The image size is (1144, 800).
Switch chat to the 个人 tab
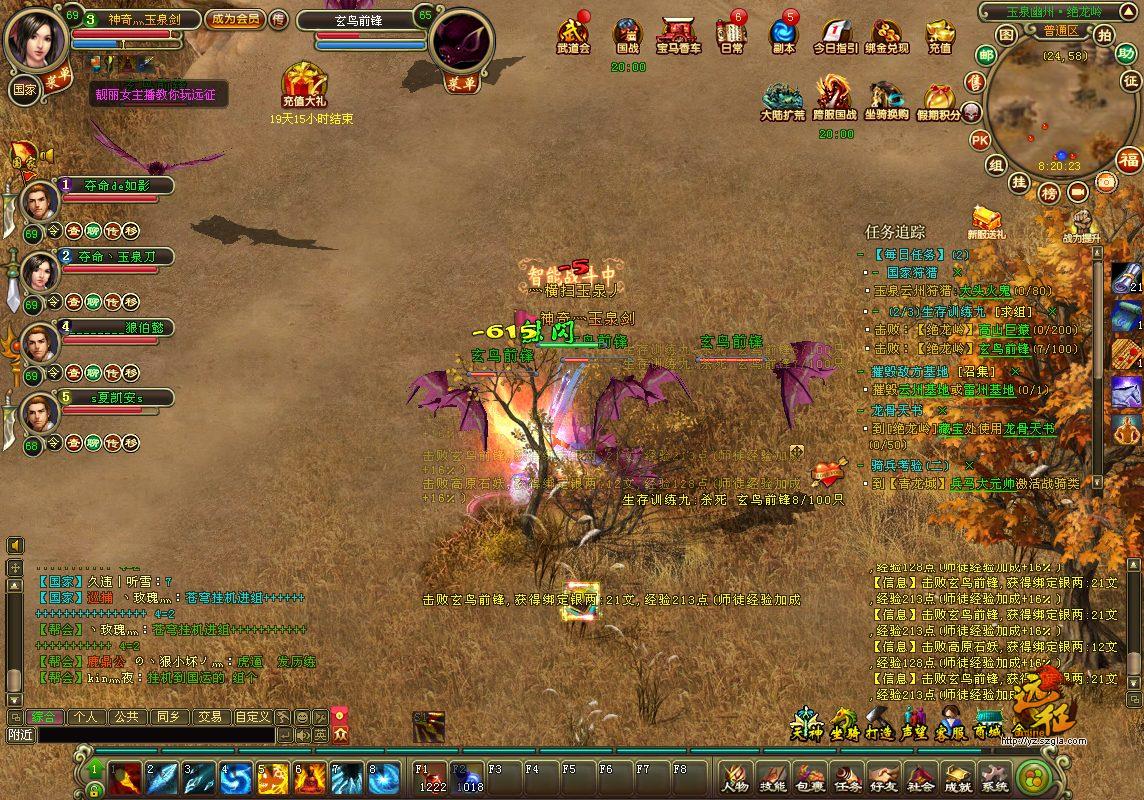pos(85,716)
